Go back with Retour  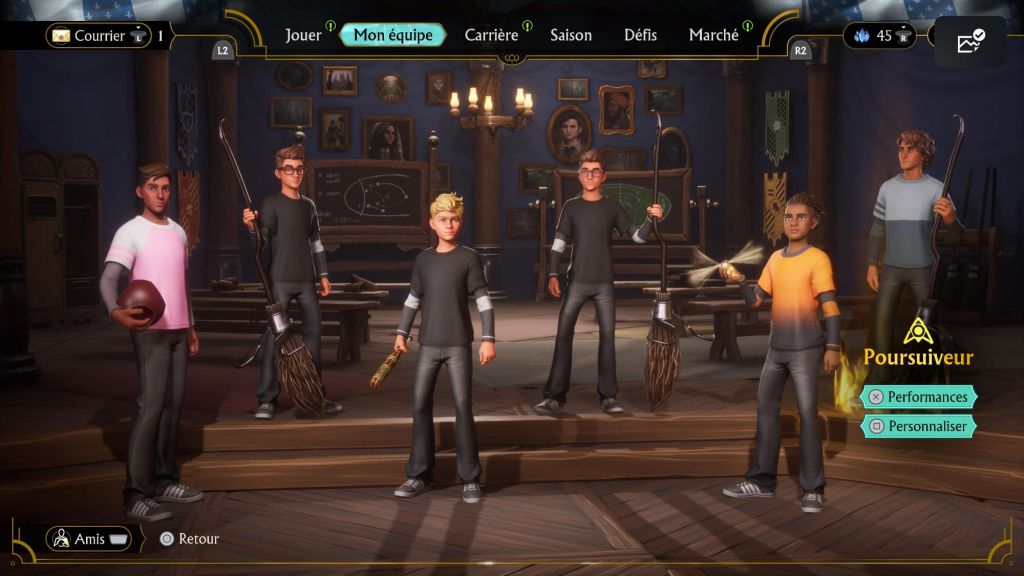[189, 539]
